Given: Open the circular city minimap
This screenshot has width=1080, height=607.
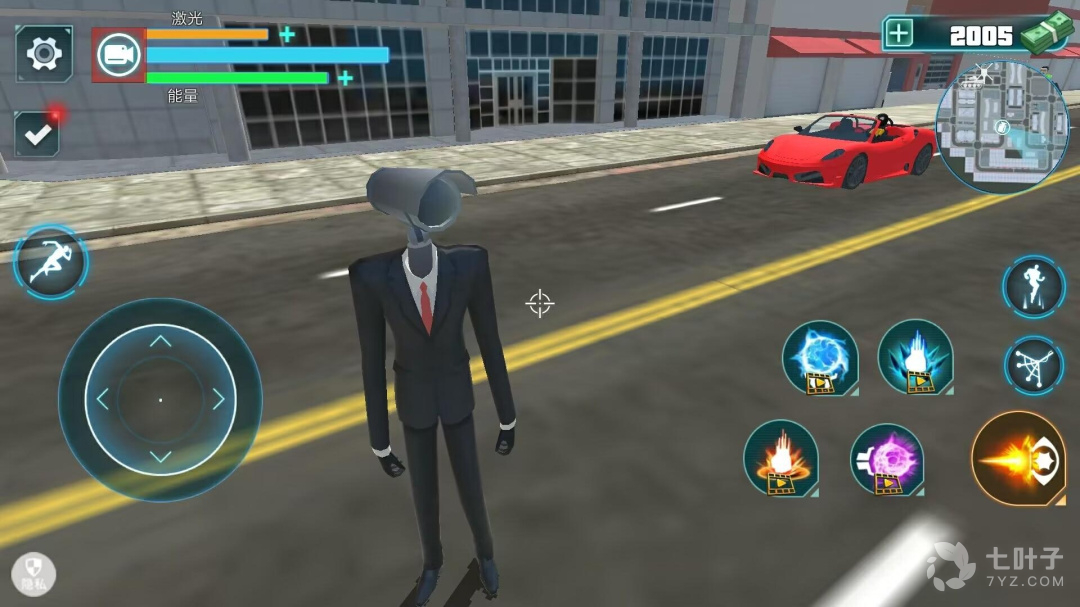Looking at the screenshot, I should (1002, 127).
